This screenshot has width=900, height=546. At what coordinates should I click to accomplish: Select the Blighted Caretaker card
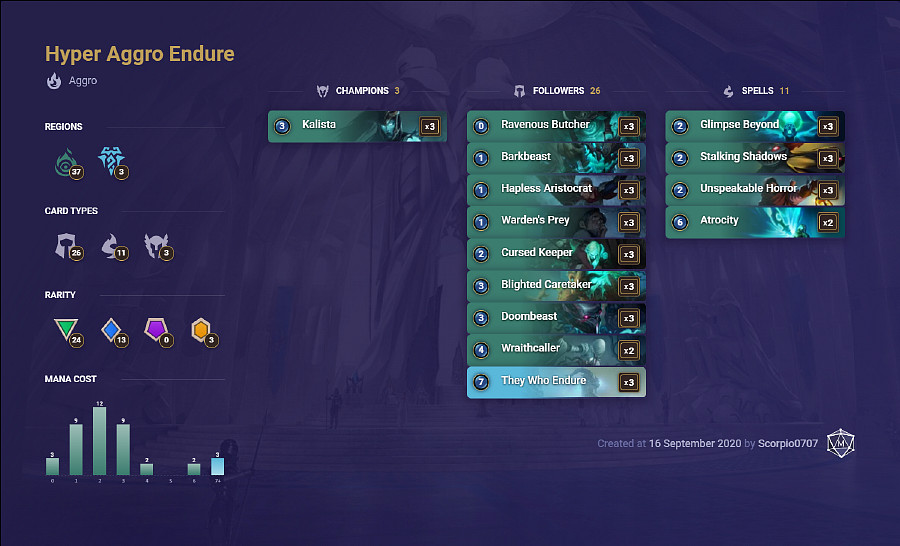[555, 286]
